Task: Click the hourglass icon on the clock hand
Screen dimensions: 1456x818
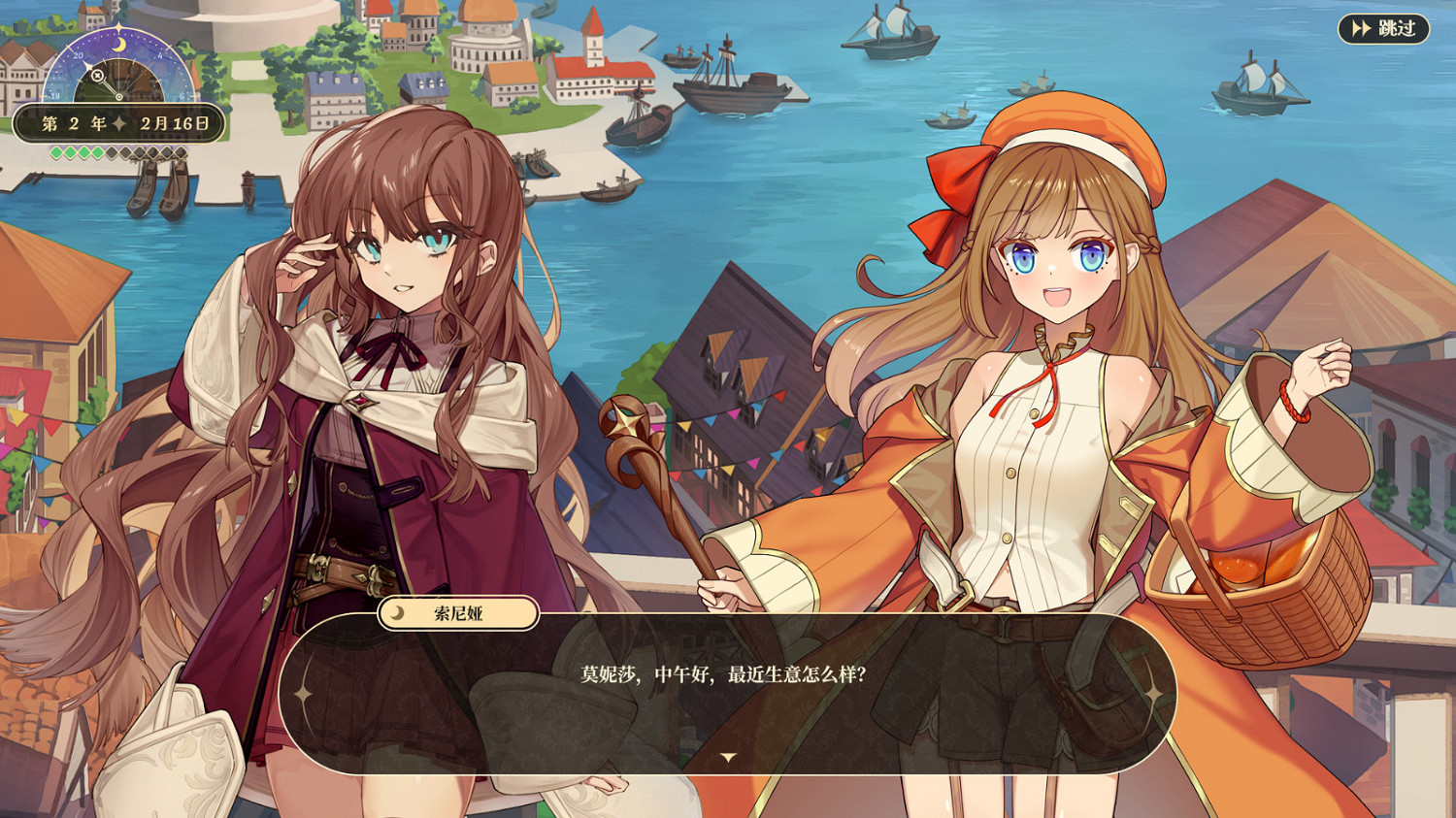Action: click(x=97, y=76)
